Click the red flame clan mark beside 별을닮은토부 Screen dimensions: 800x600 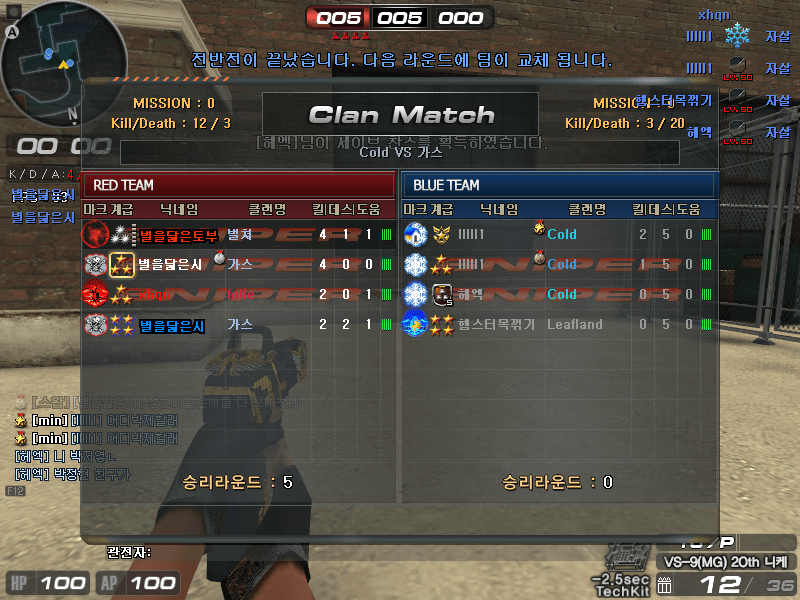95,235
